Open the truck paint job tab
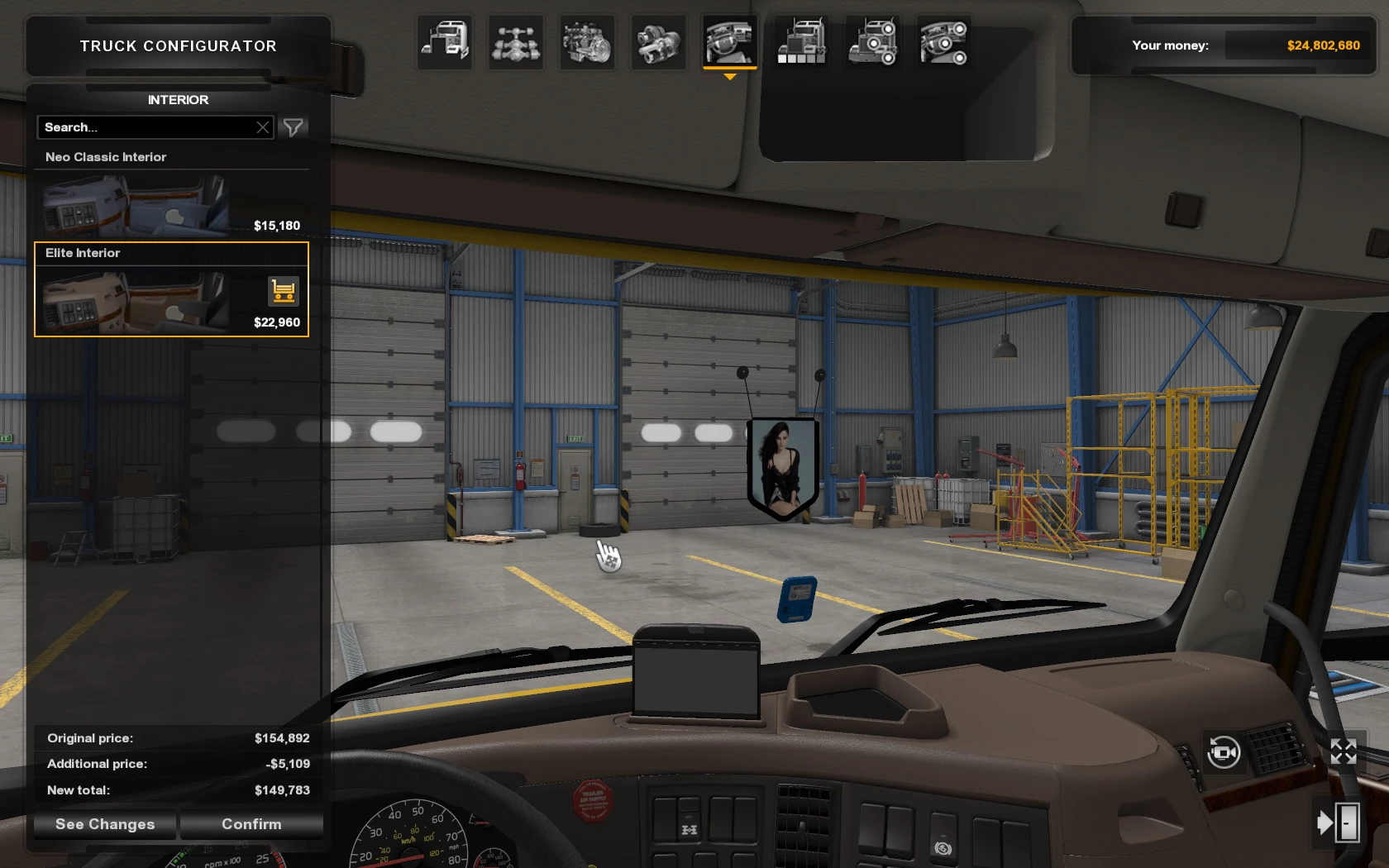The image size is (1389, 868). click(801, 42)
